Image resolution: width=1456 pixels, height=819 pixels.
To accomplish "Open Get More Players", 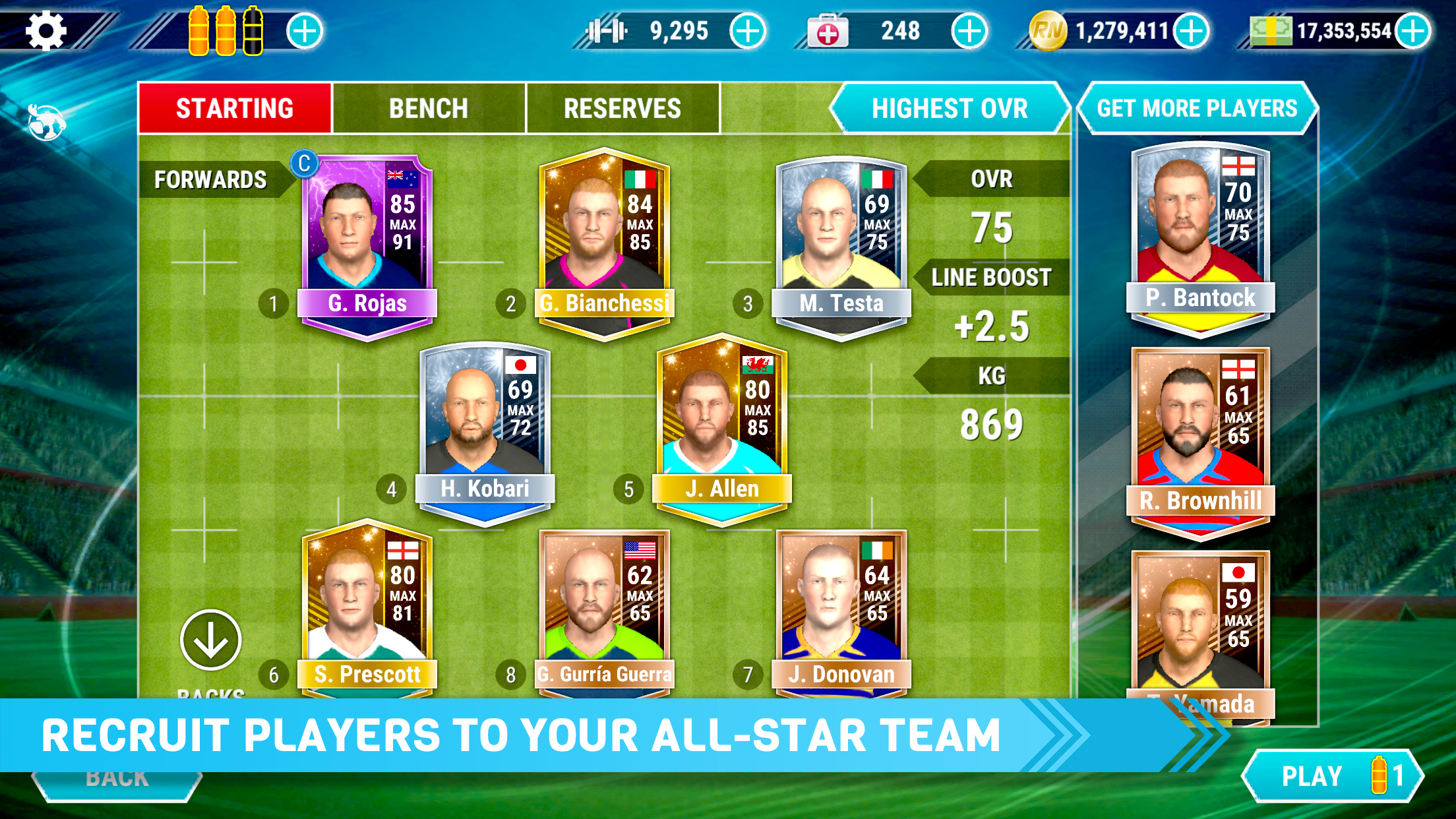I will 1197,108.
